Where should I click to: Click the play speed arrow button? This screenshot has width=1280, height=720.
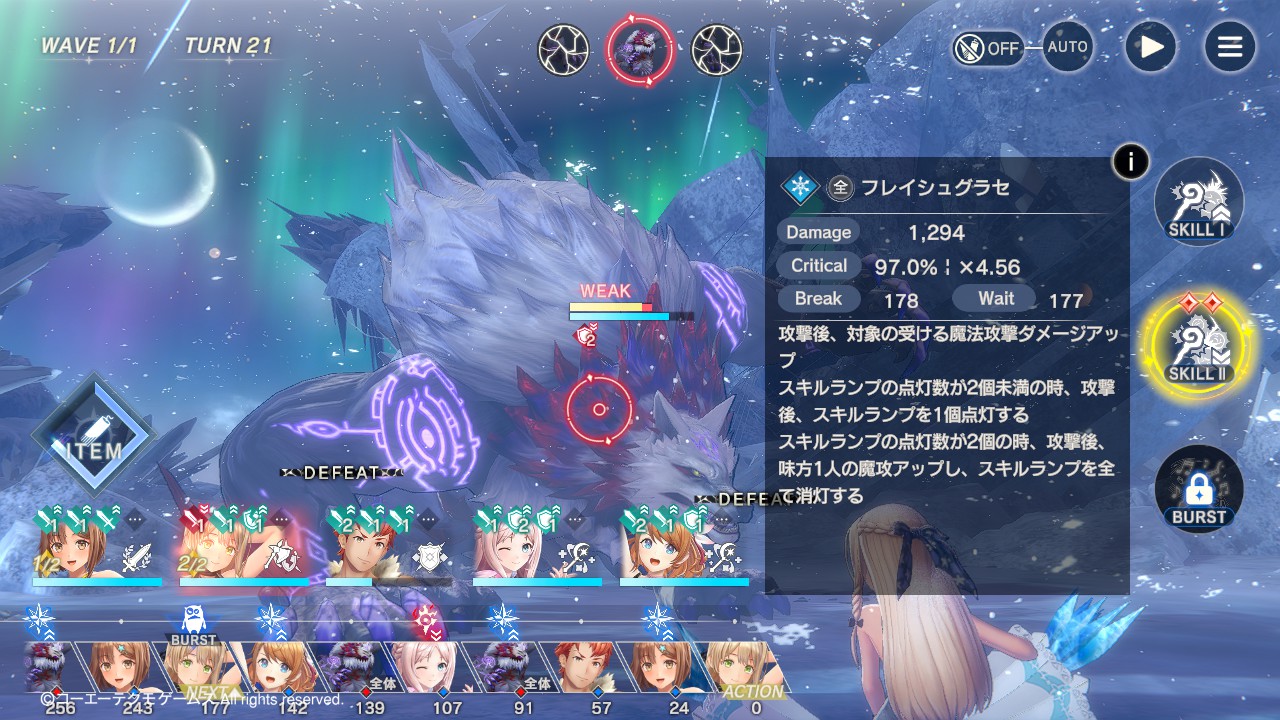coord(1150,47)
